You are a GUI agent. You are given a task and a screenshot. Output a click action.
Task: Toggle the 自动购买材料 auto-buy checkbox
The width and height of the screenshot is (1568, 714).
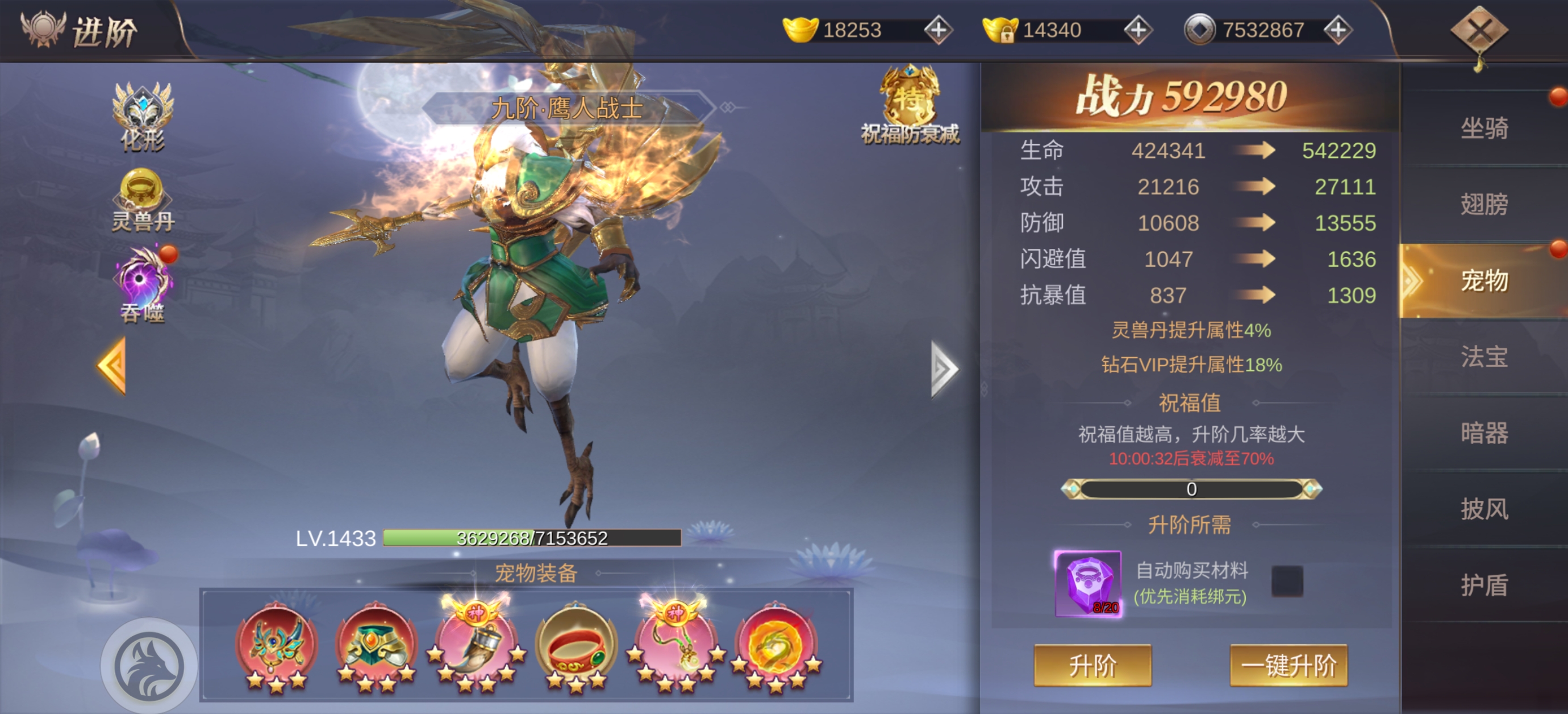click(1287, 580)
